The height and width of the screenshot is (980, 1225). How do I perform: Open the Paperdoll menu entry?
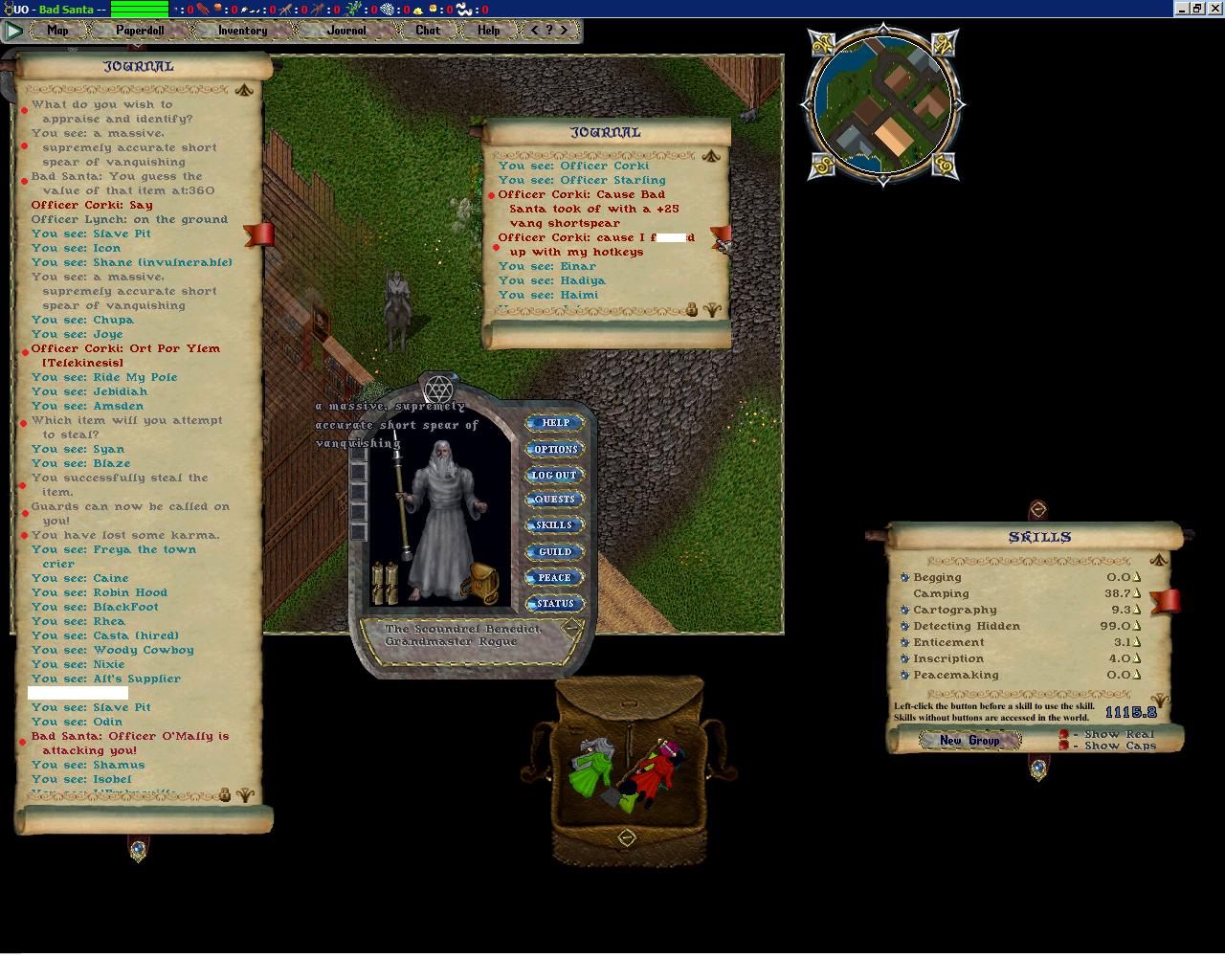click(x=140, y=31)
